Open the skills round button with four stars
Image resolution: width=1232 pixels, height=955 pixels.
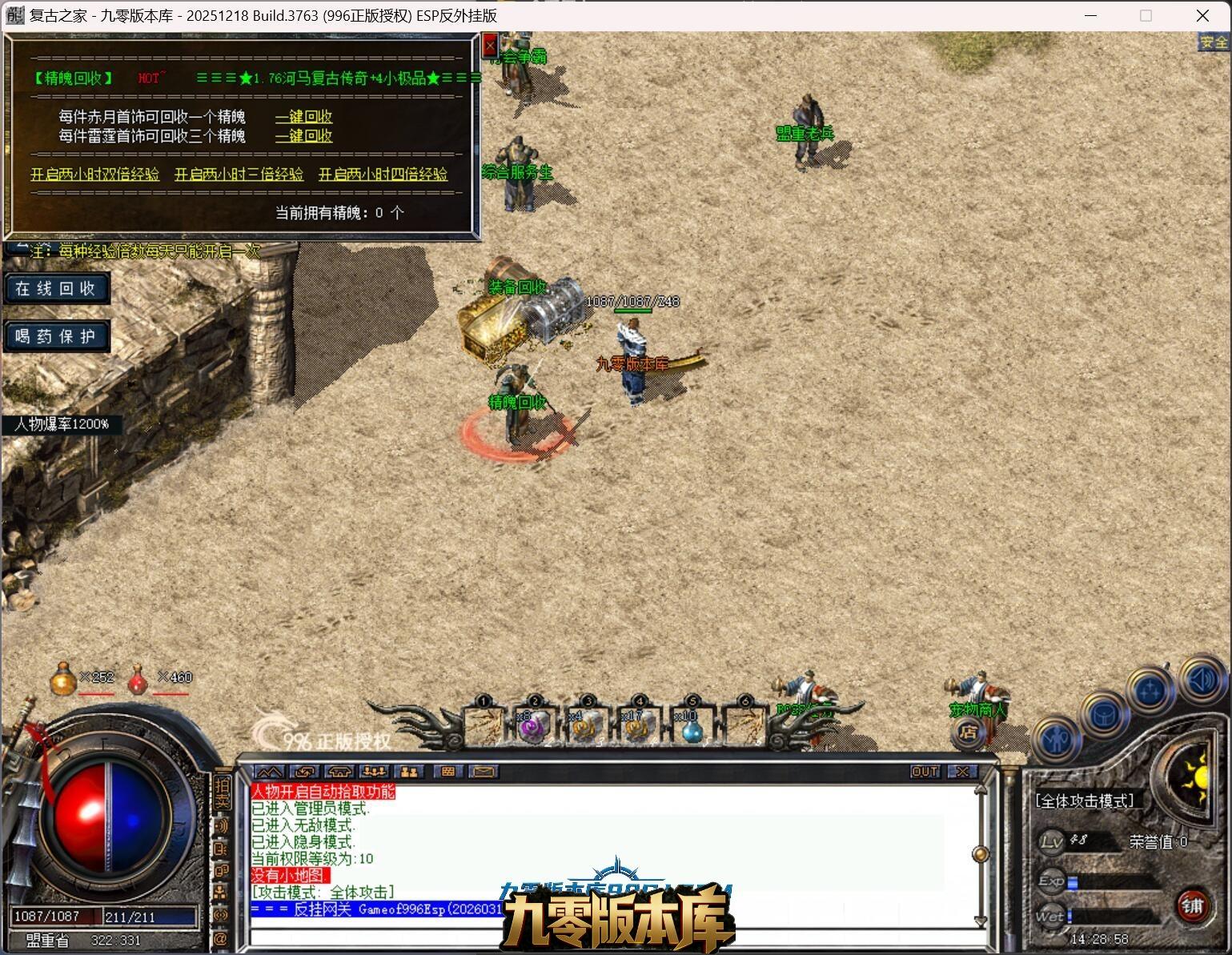coord(1150,690)
